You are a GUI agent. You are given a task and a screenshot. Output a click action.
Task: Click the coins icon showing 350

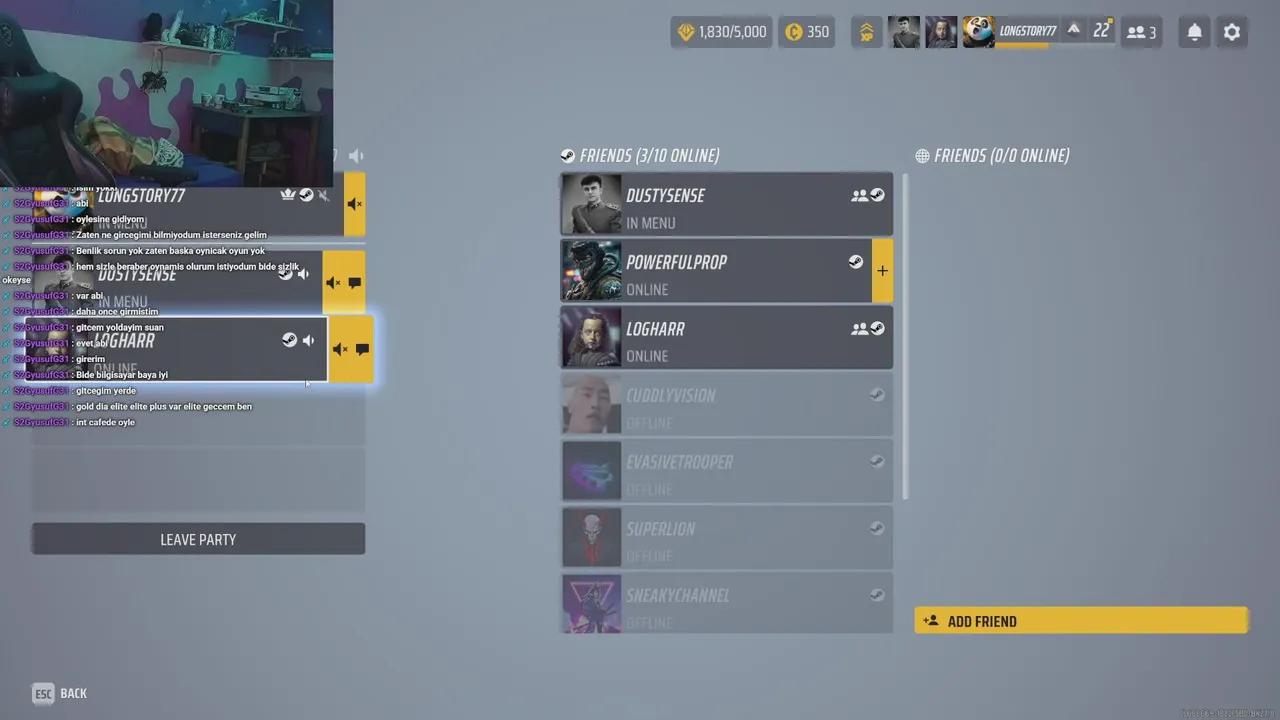pos(797,31)
